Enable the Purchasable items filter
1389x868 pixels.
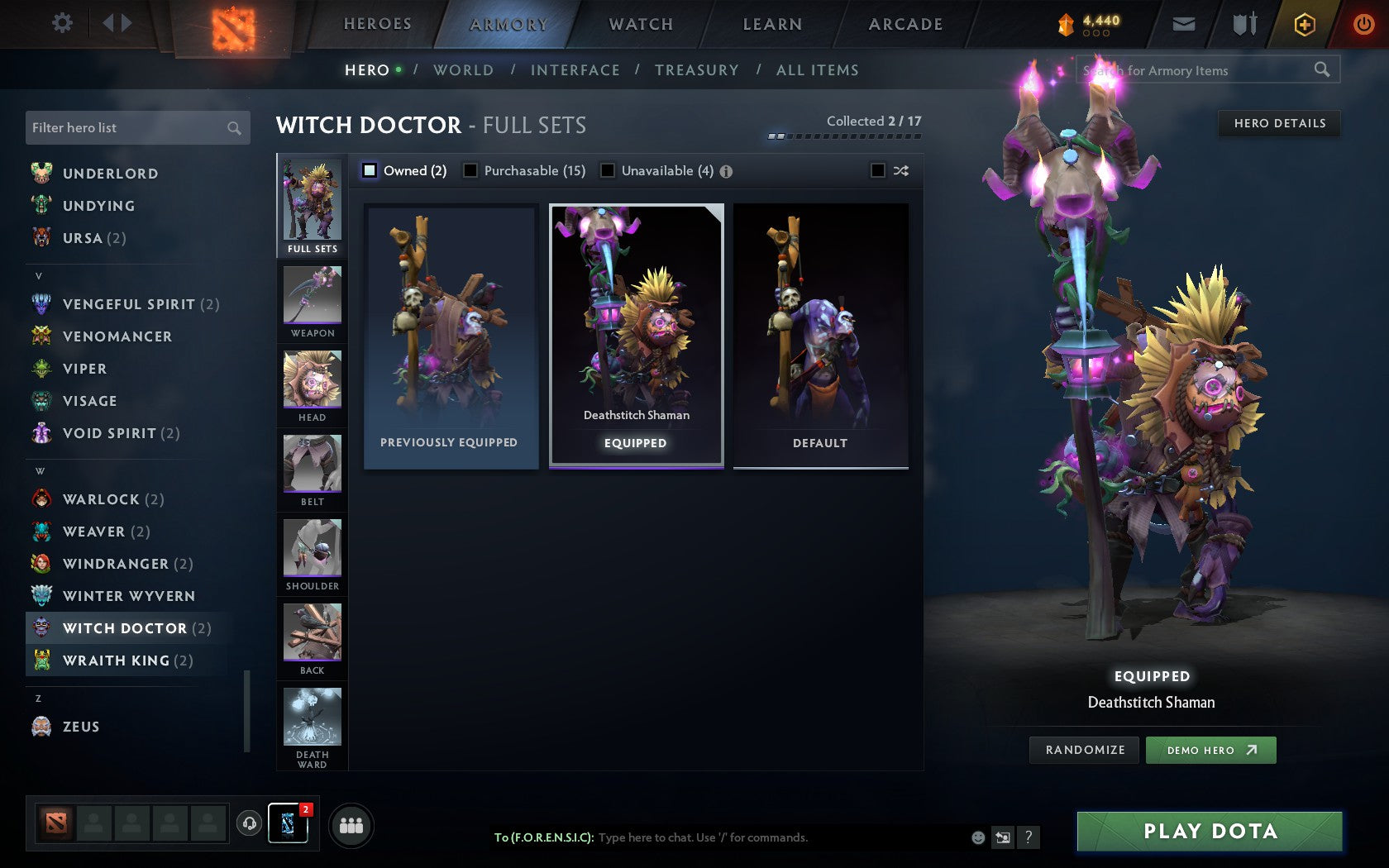pos(471,170)
